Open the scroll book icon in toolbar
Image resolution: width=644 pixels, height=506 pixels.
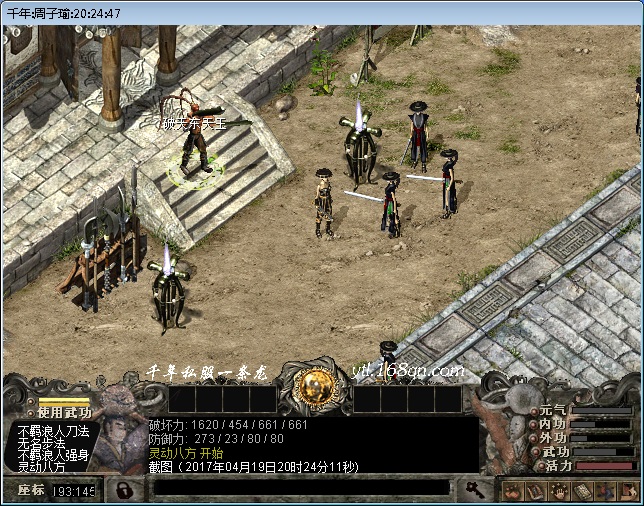tap(583, 491)
